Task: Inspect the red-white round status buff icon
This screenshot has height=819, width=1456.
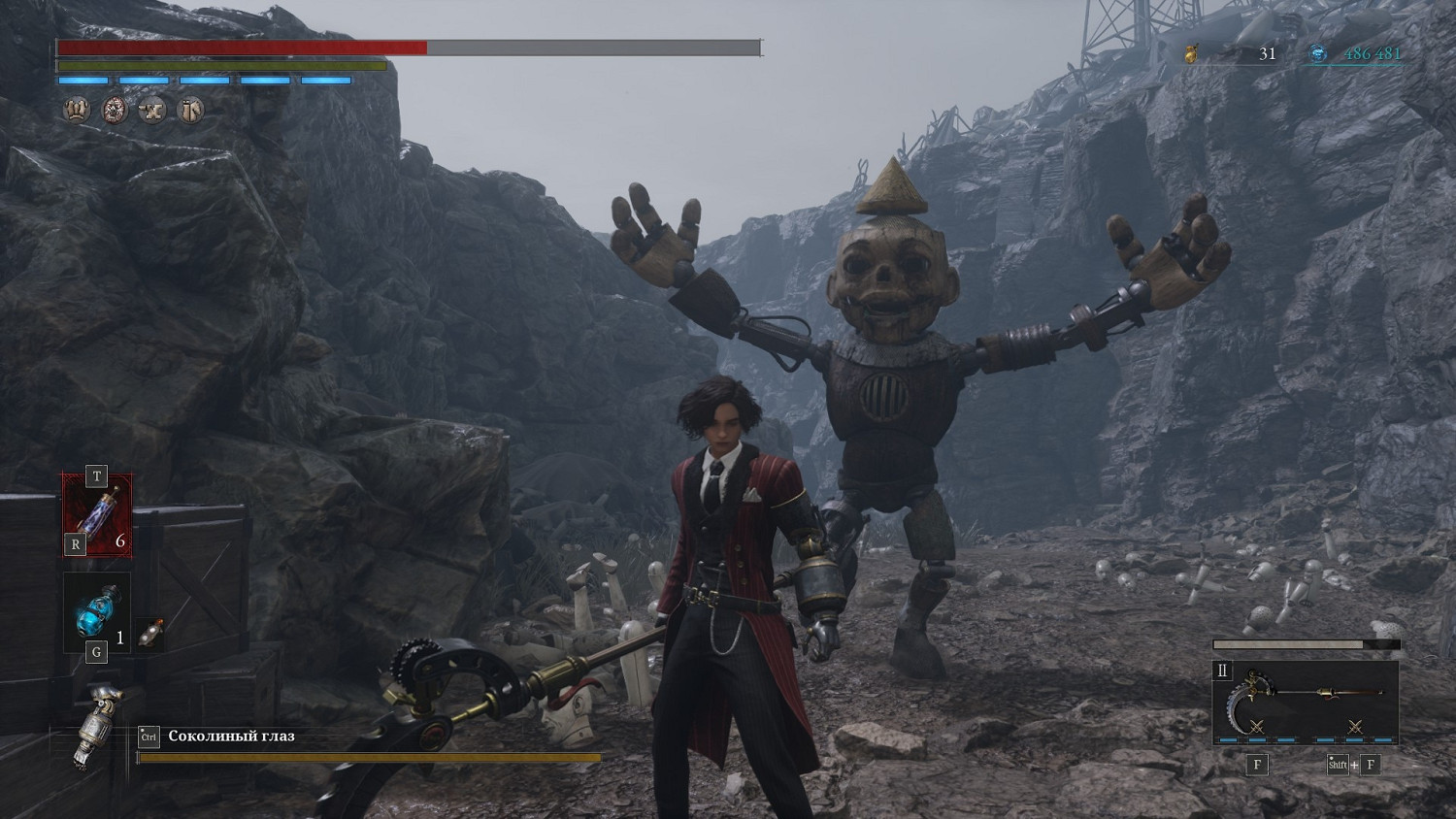Action: coord(116,110)
